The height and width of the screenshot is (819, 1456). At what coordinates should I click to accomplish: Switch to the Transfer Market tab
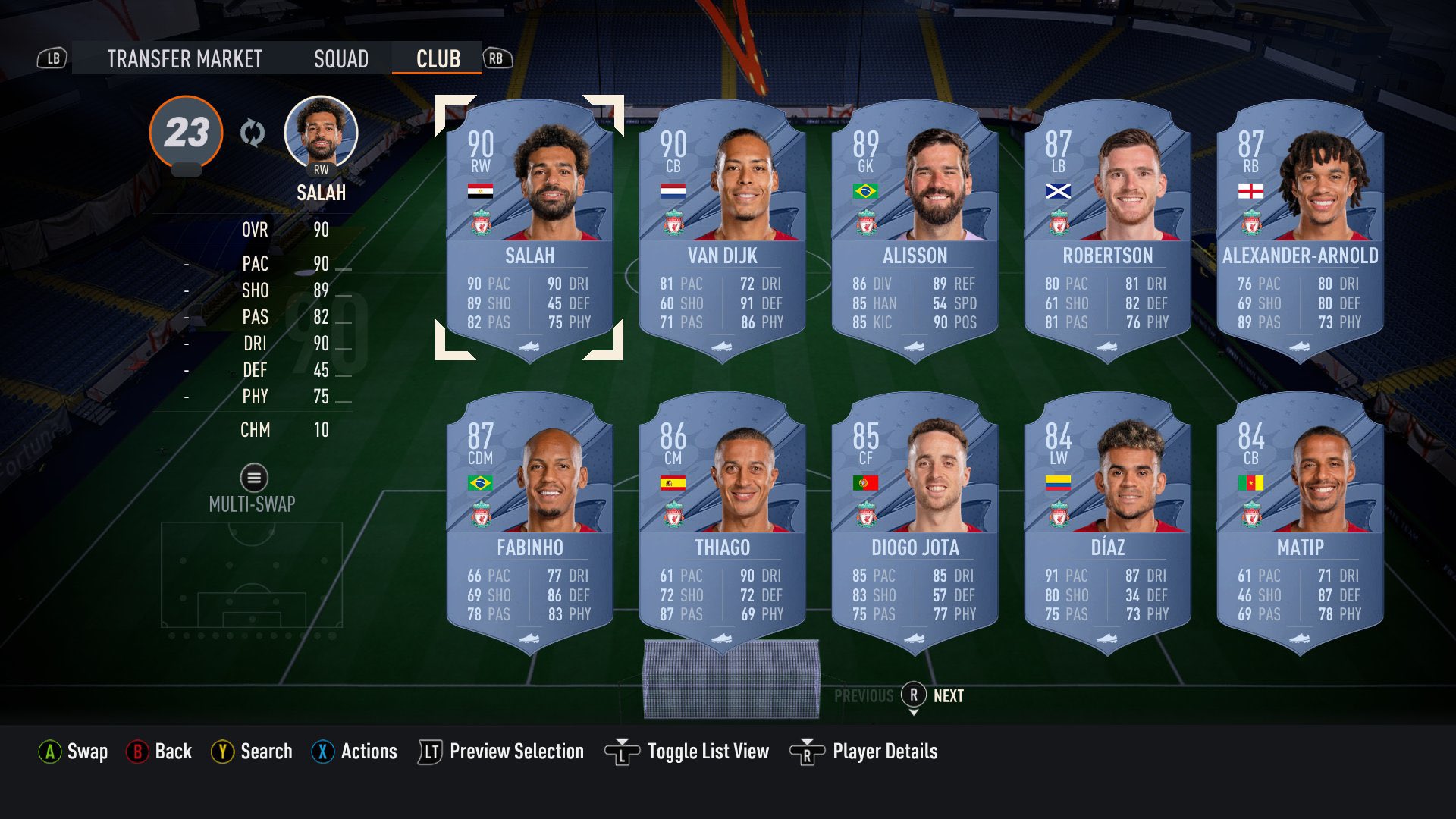coord(184,58)
